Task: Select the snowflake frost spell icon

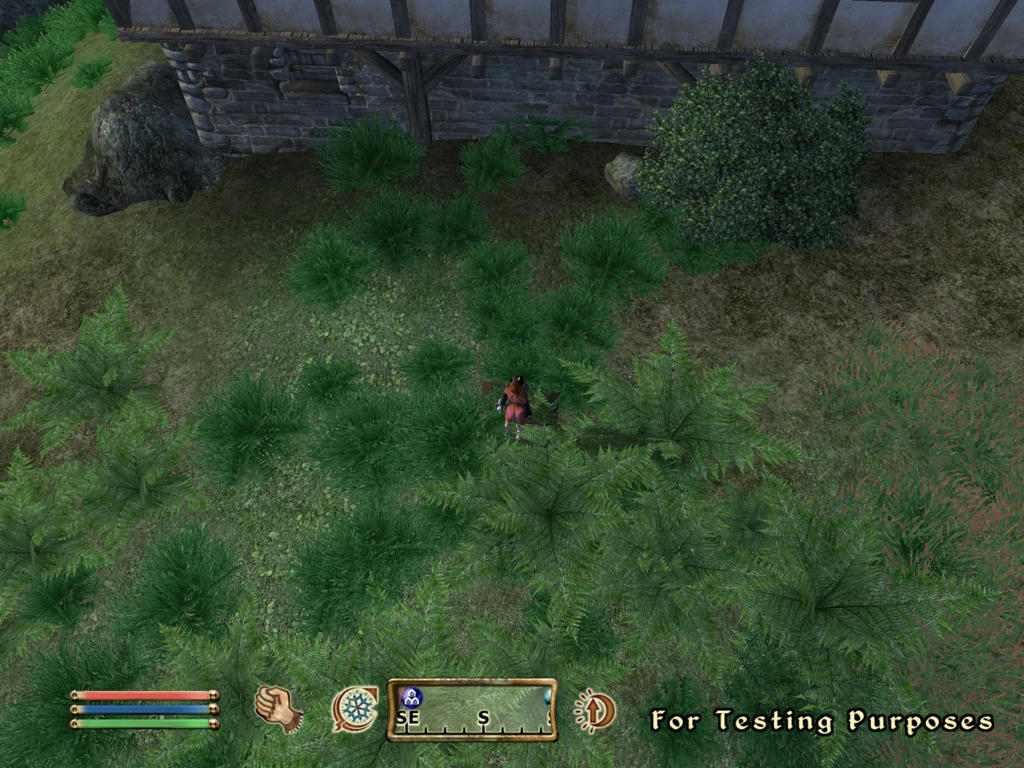Action: (x=355, y=709)
